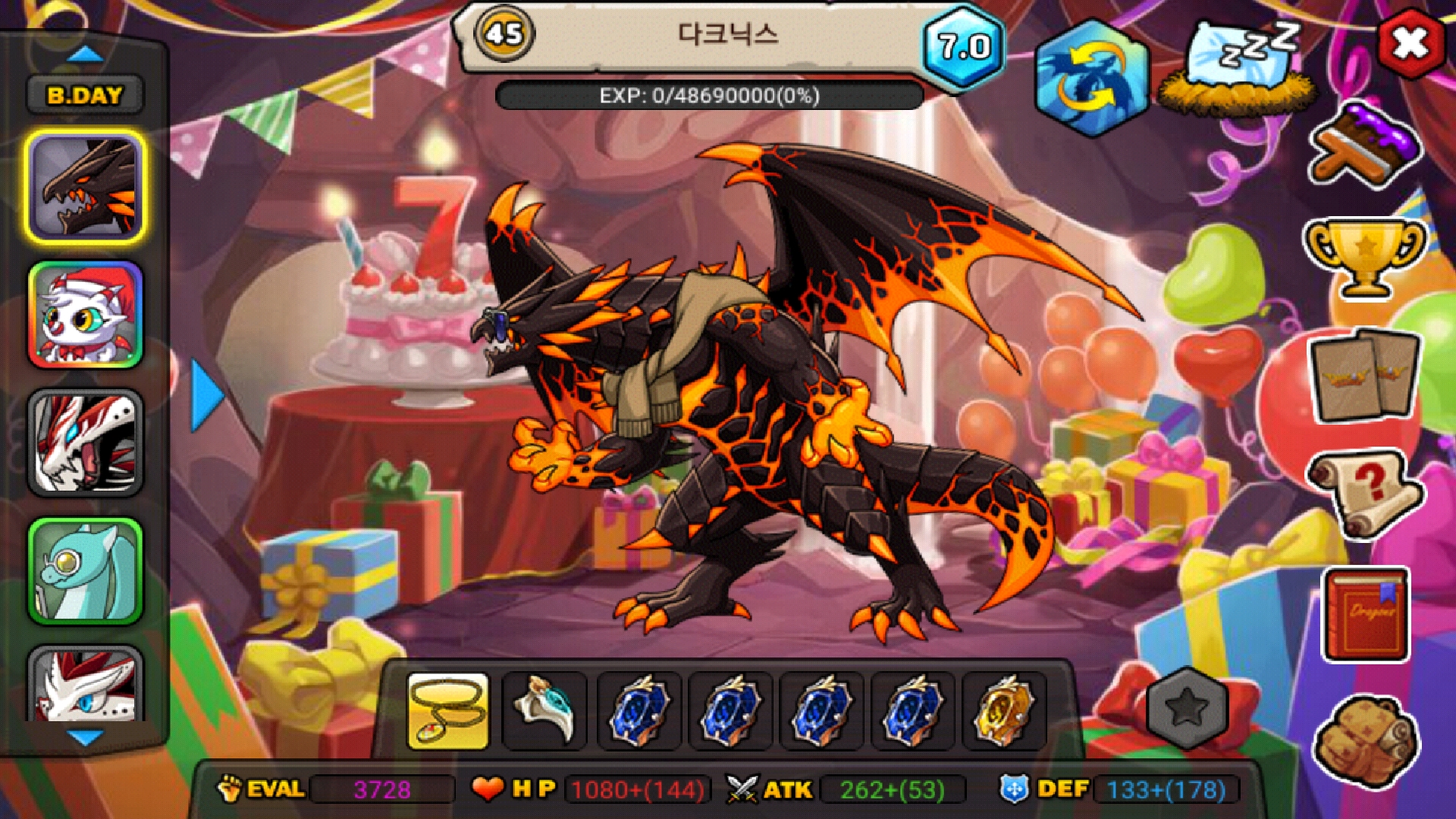Select the black lava dragon portrait
The width and height of the screenshot is (1456, 819).
pos(86,187)
